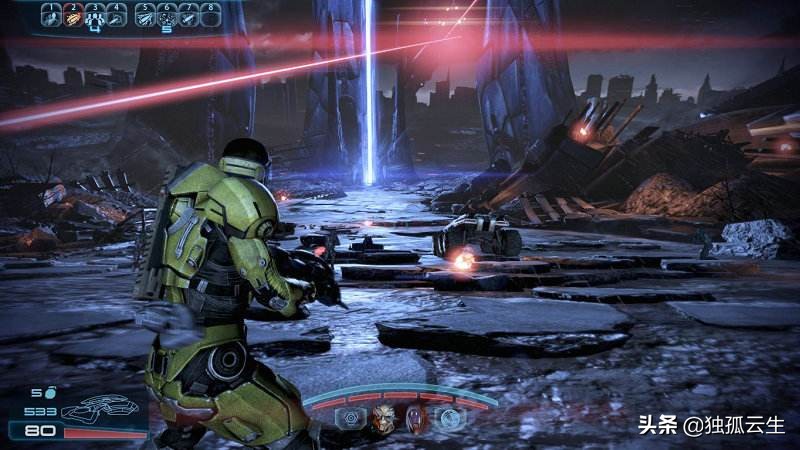Select the krogan squadmate portrait
Viewport: 800px width, 450px height.
pyautogui.click(x=384, y=418)
